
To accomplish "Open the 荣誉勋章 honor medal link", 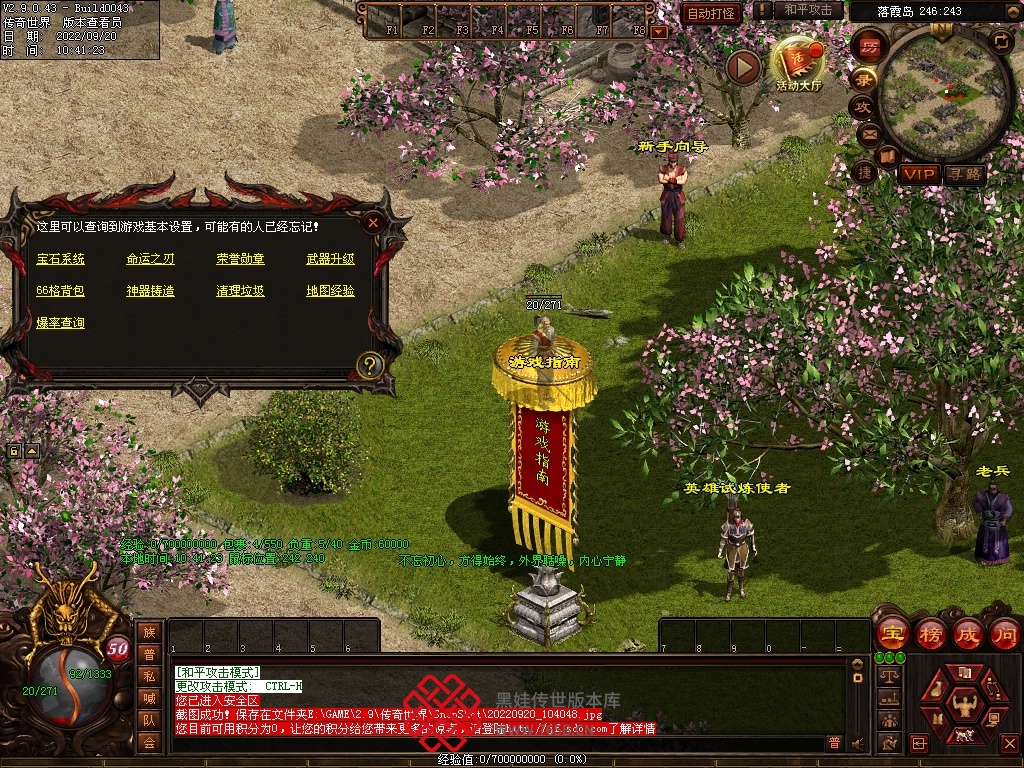I will point(240,259).
